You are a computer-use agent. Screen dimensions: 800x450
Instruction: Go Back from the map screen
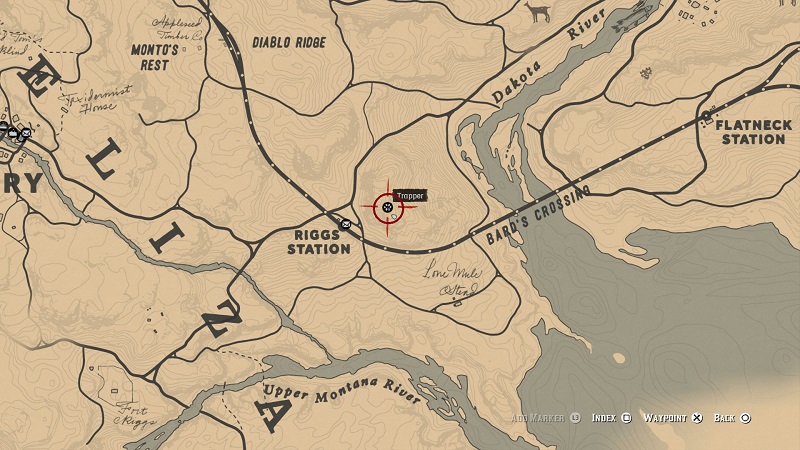[732, 417]
